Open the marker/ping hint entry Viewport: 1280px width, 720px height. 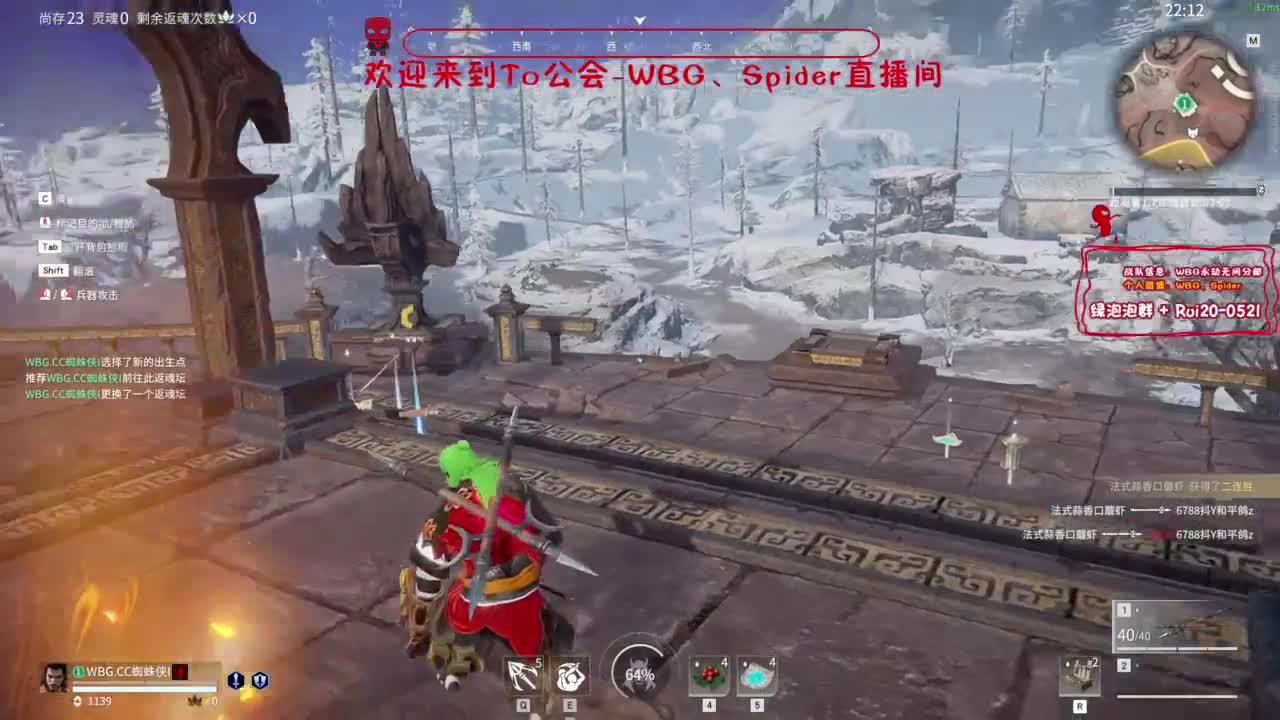pos(80,222)
